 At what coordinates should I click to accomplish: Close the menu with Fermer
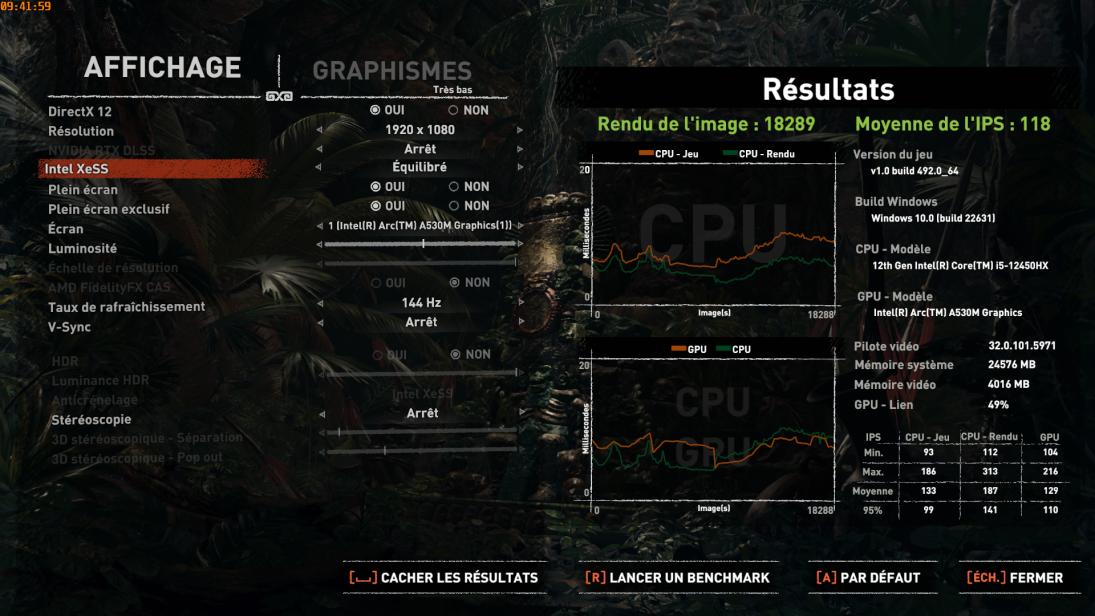click(1013, 577)
